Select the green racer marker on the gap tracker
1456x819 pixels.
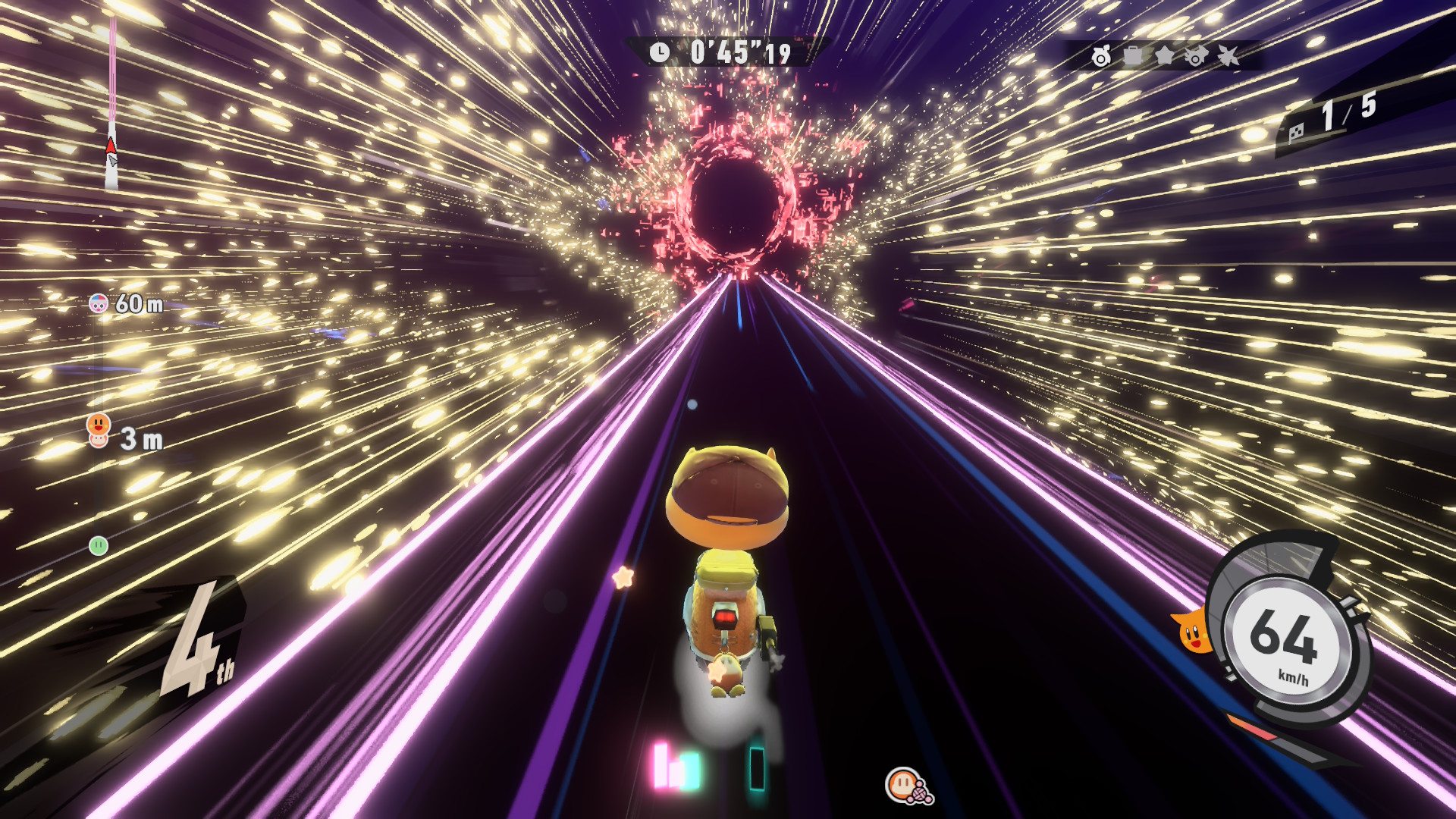pos(99,545)
